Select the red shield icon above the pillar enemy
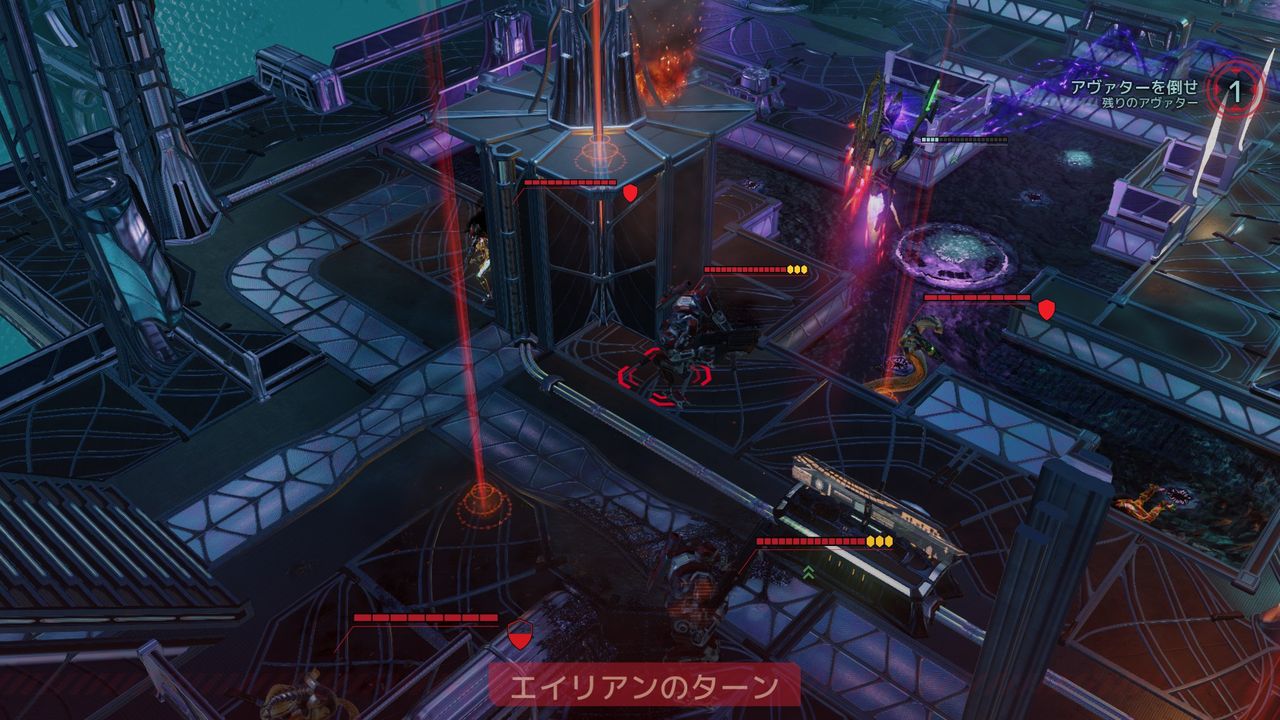1280x720 pixels. point(630,193)
